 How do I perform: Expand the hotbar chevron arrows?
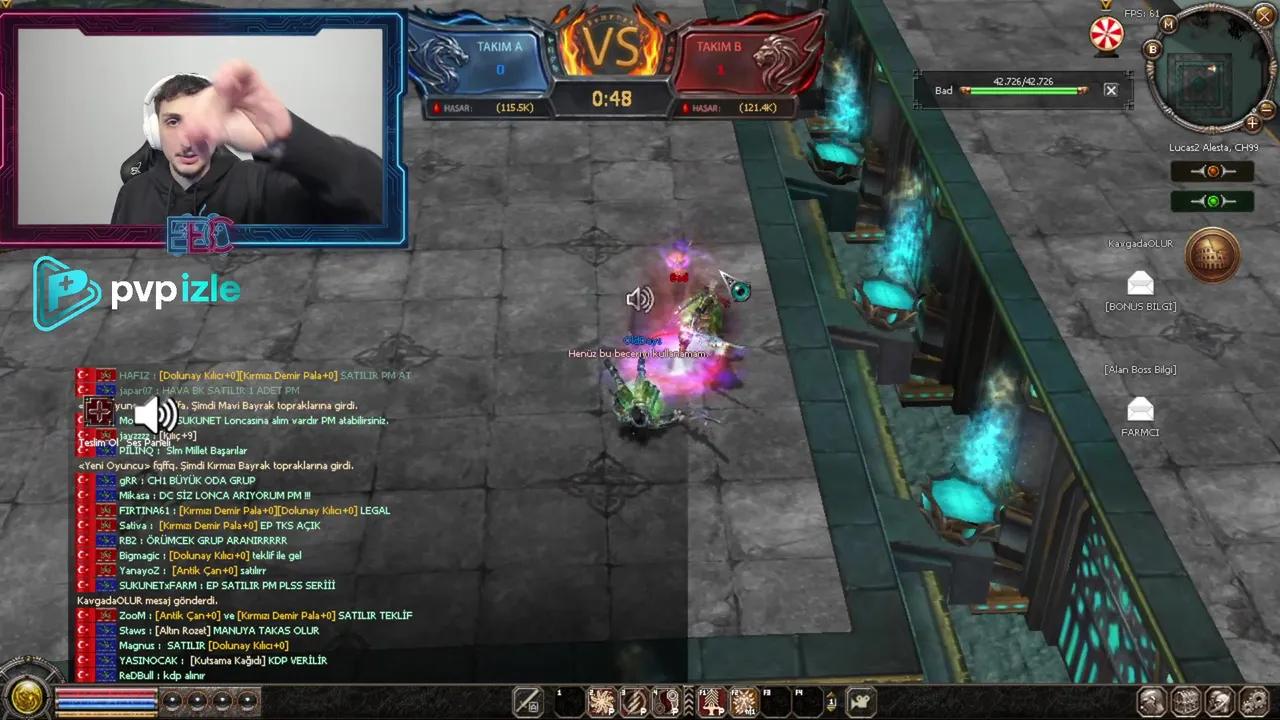coord(688,700)
